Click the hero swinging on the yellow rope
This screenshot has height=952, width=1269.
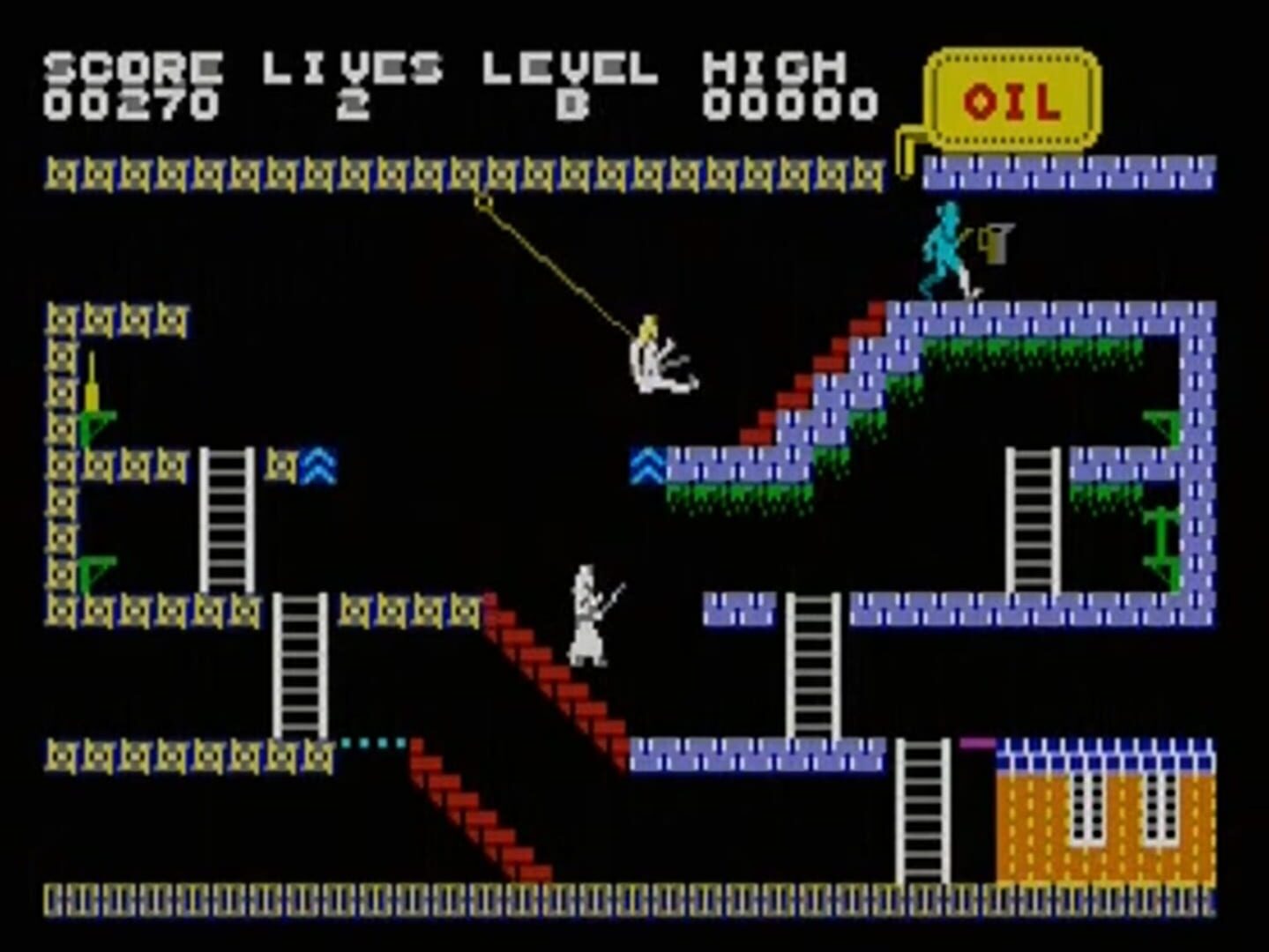pyautogui.click(x=655, y=357)
